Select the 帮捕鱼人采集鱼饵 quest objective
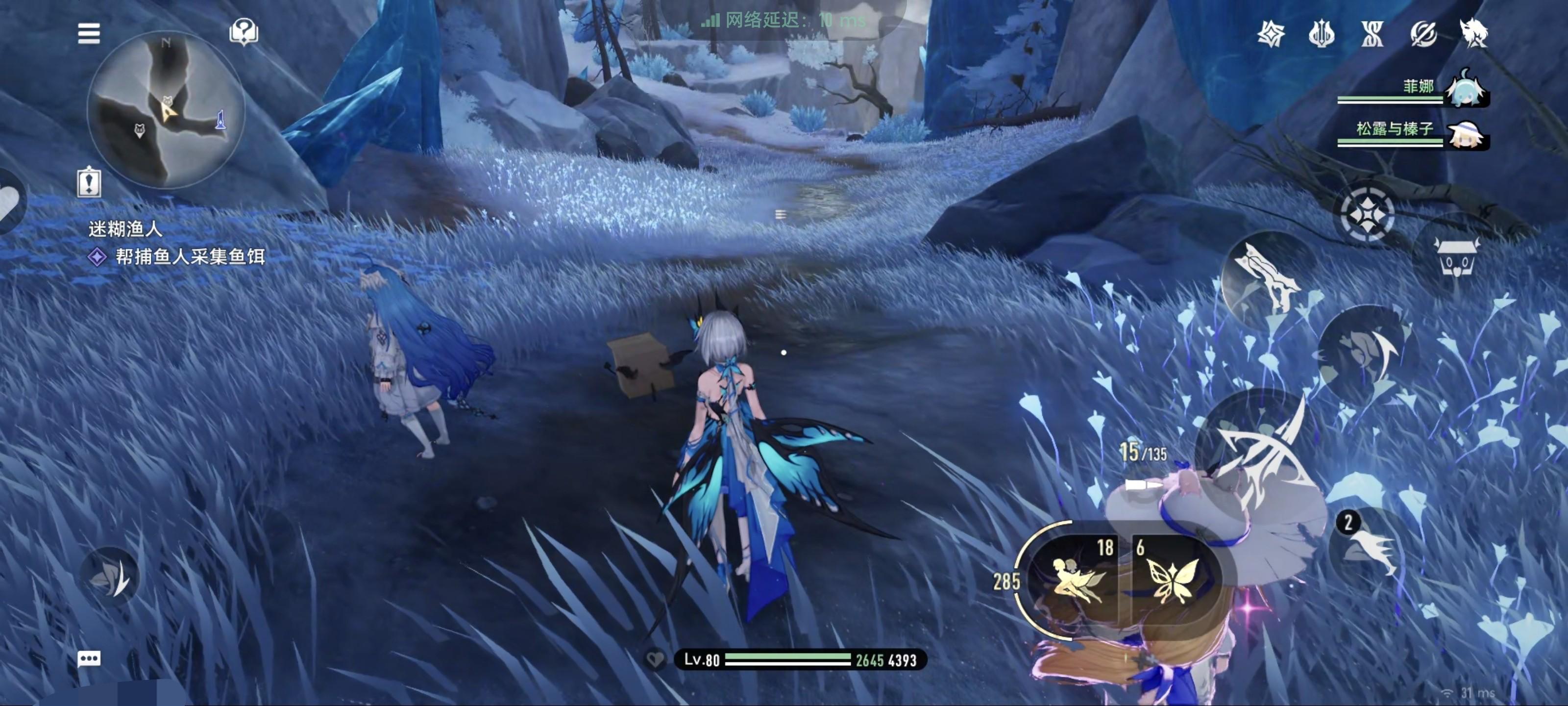Viewport: 1568px width, 706px height. pyautogui.click(x=189, y=257)
